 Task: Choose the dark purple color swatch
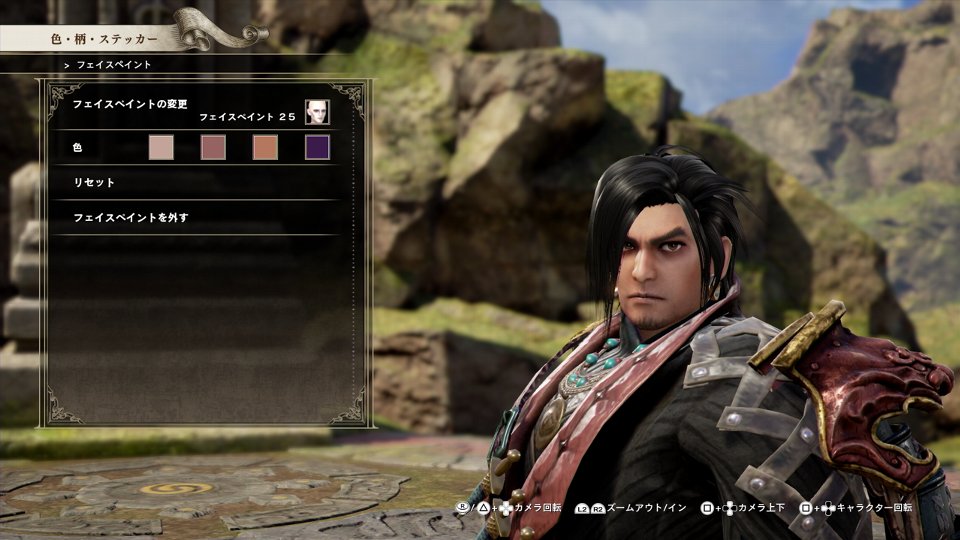(x=317, y=148)
